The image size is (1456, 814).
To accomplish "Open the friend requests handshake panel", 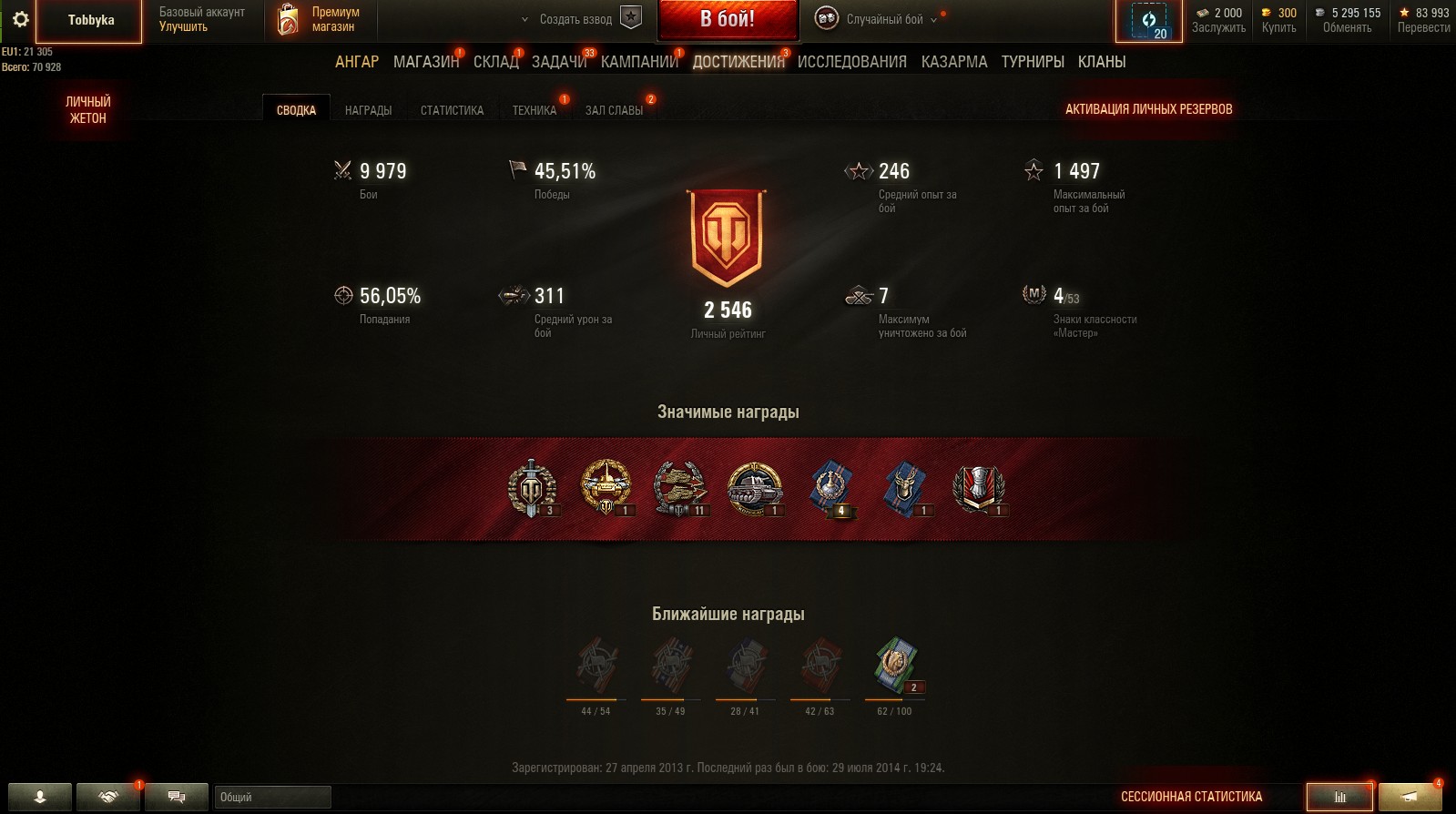I will pos(109,798).
